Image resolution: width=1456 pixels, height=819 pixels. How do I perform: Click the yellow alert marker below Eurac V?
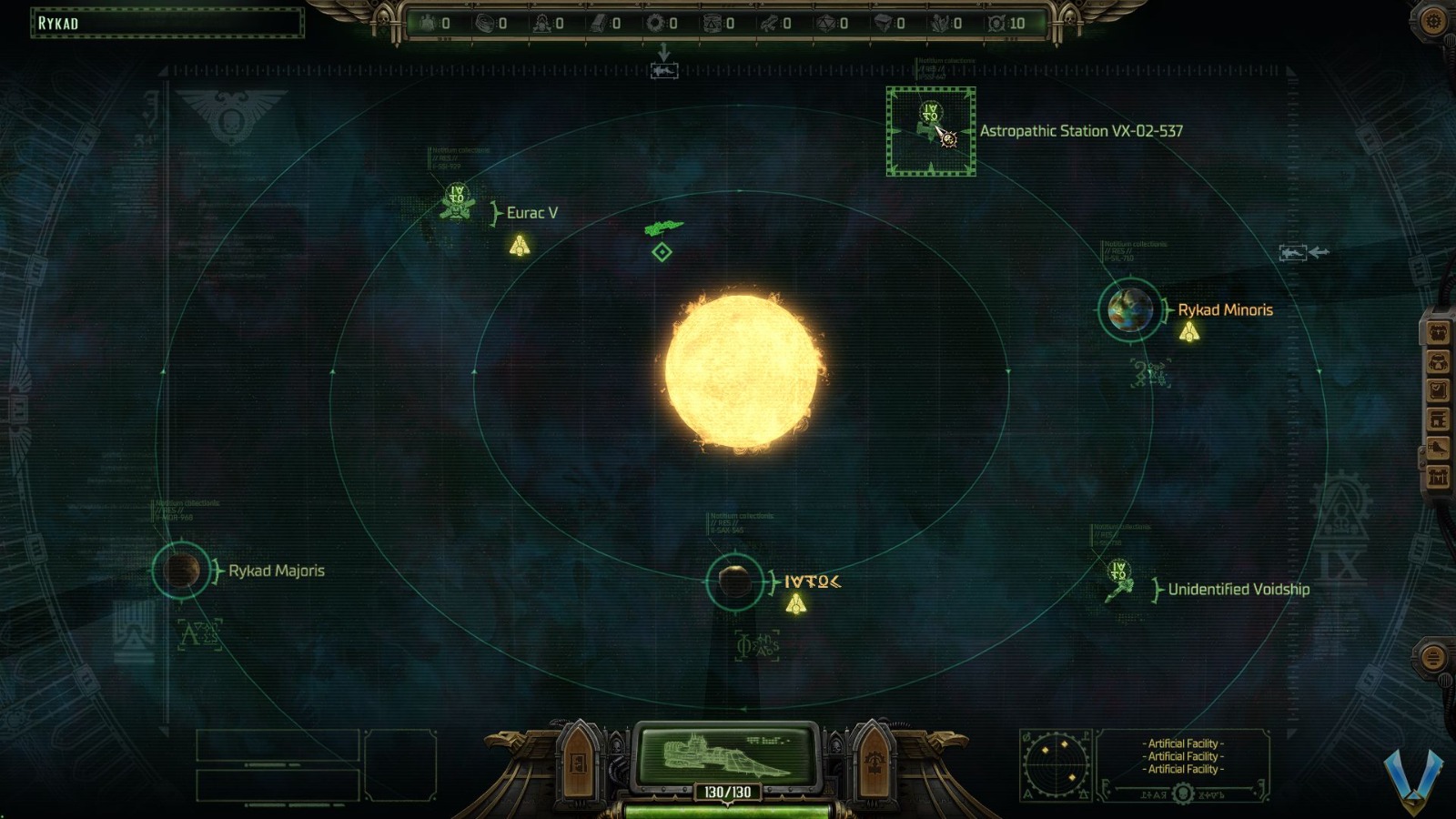(x=520, y=244)
